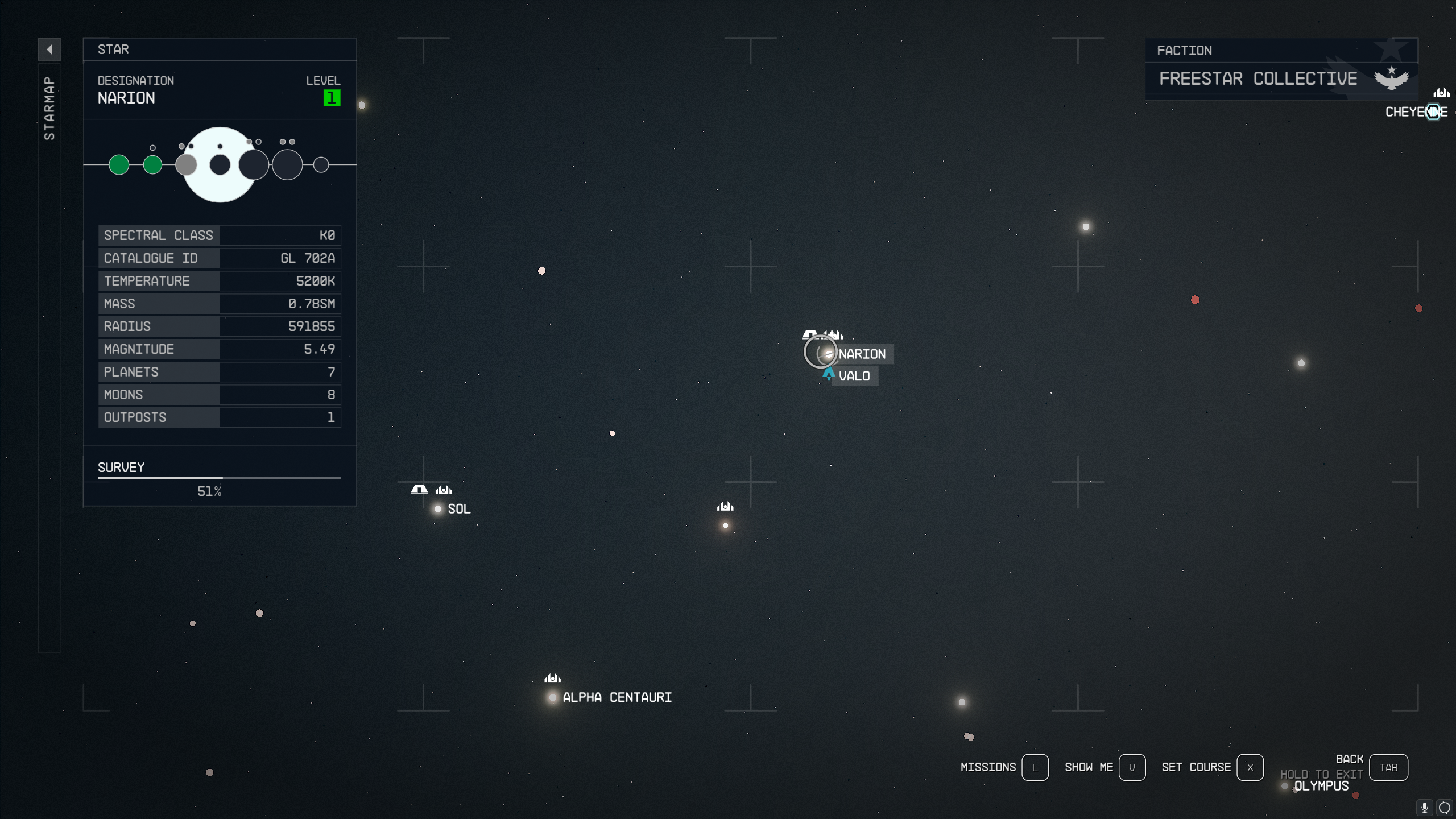Click the outpost icon above the unnamed star near Olympus
This screenshot has width=1456, height=819.
(x=725, y=506)
